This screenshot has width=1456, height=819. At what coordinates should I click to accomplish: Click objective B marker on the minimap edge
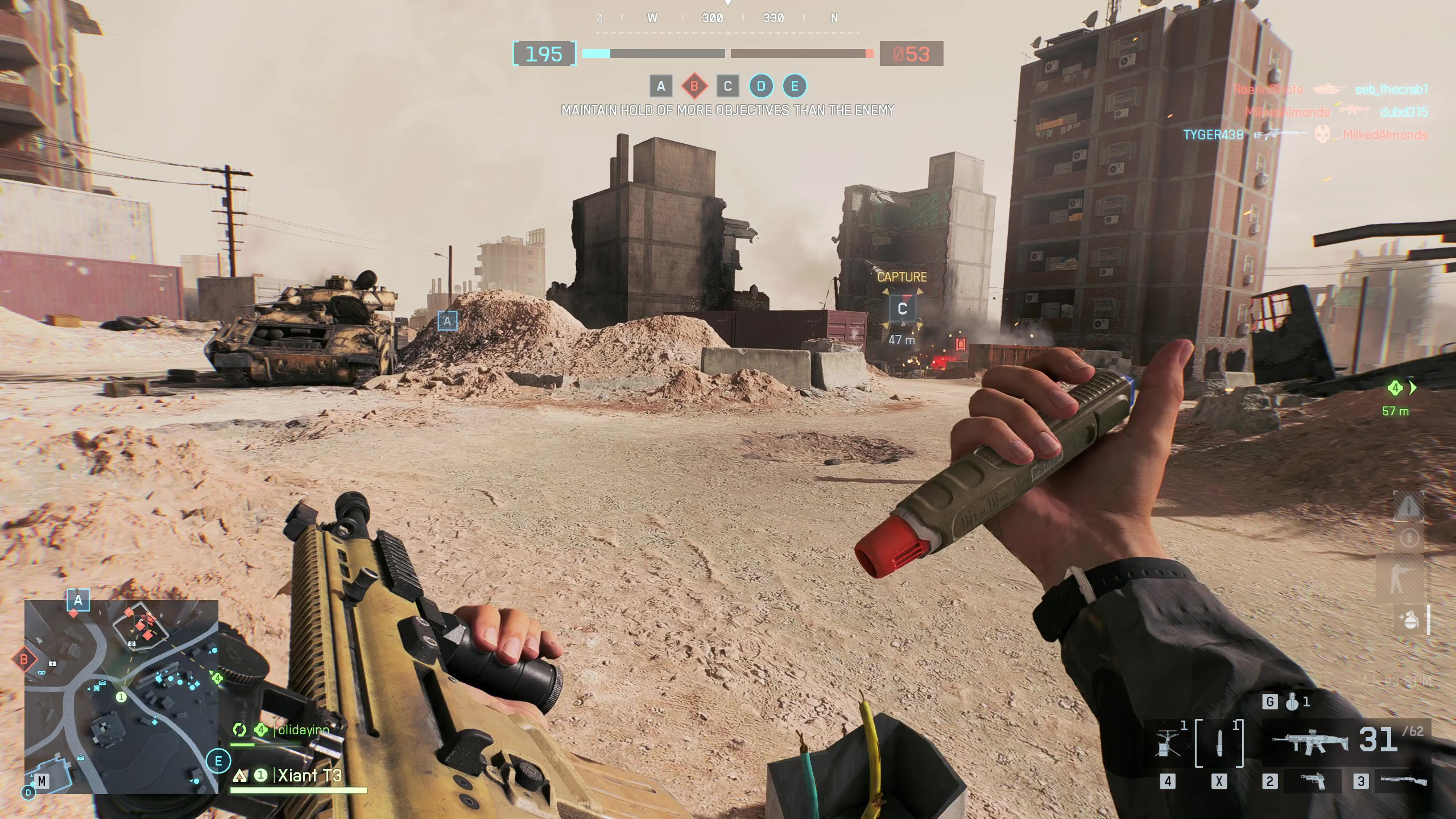pos(24,660)
